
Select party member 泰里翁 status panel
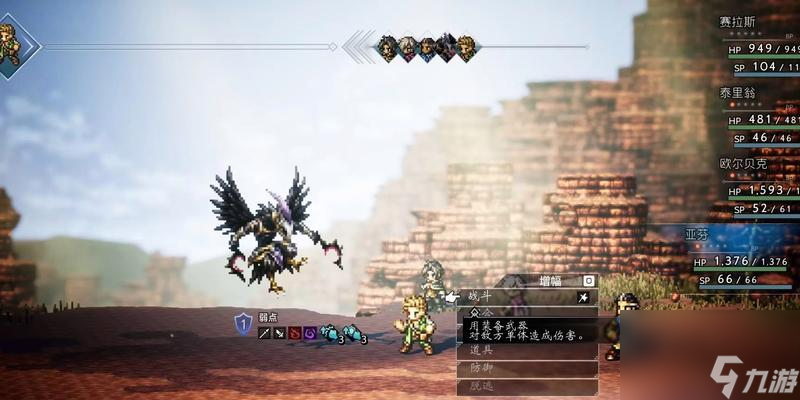pos(757,115)
